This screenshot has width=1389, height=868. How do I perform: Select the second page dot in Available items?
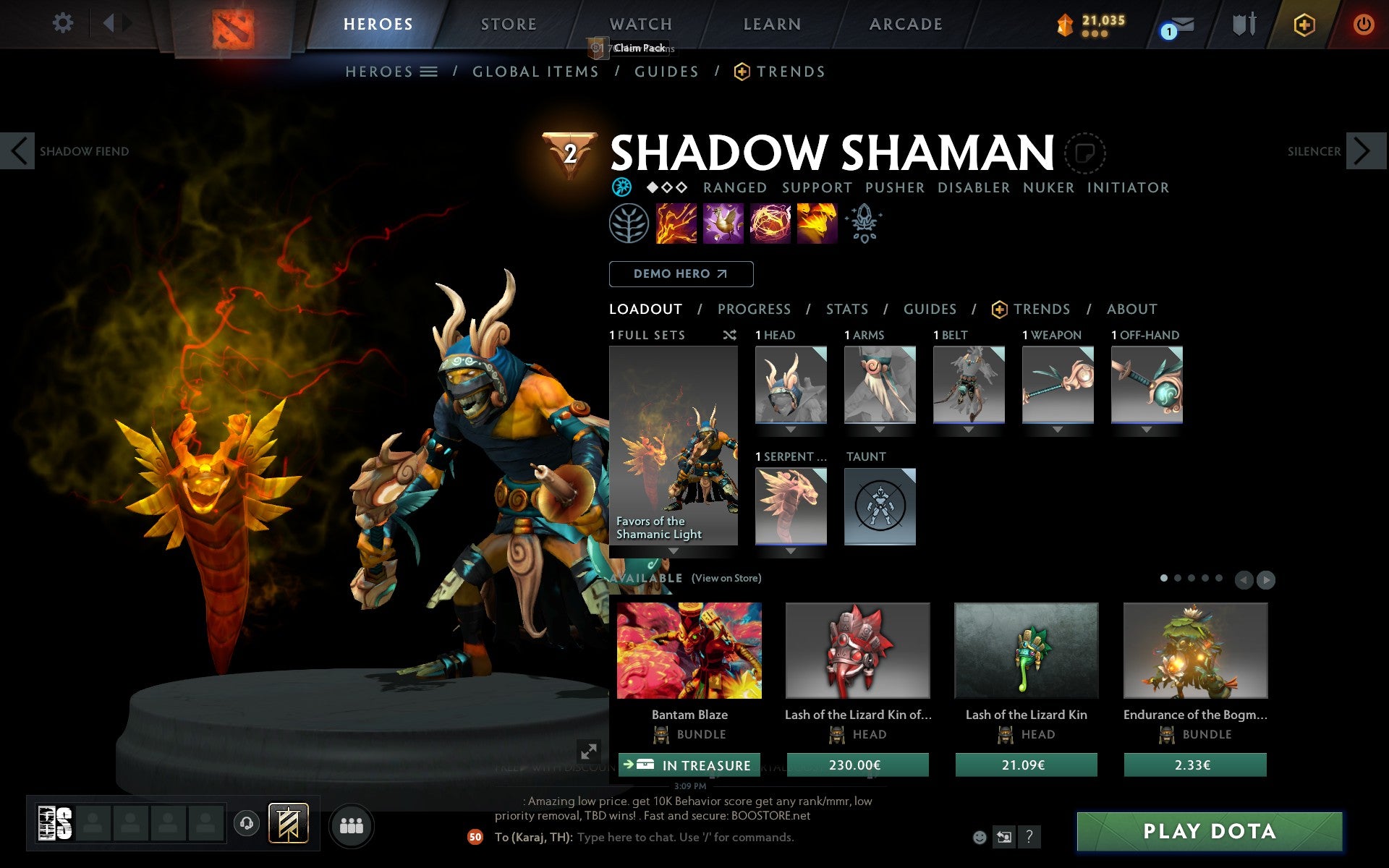pyautogui.click(x=1179, y=578)
